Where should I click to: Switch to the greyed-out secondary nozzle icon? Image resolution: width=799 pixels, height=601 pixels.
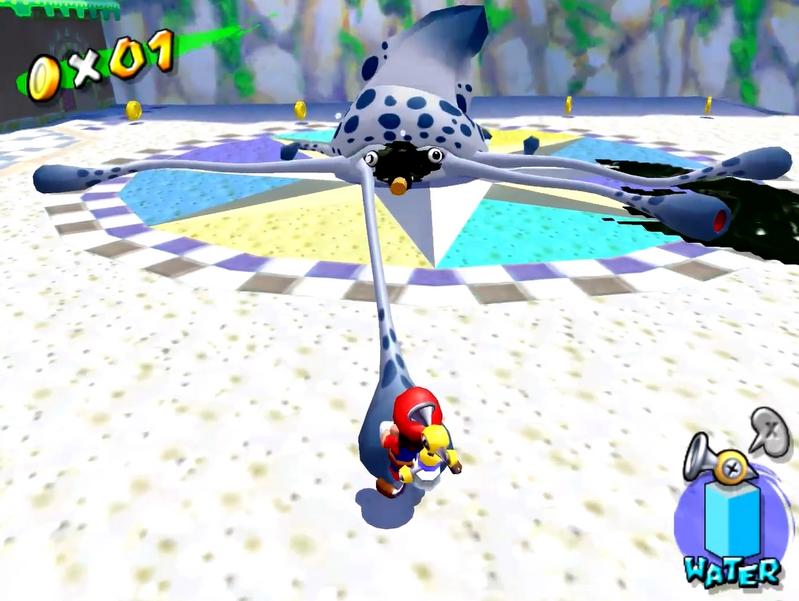coord(769,432)
